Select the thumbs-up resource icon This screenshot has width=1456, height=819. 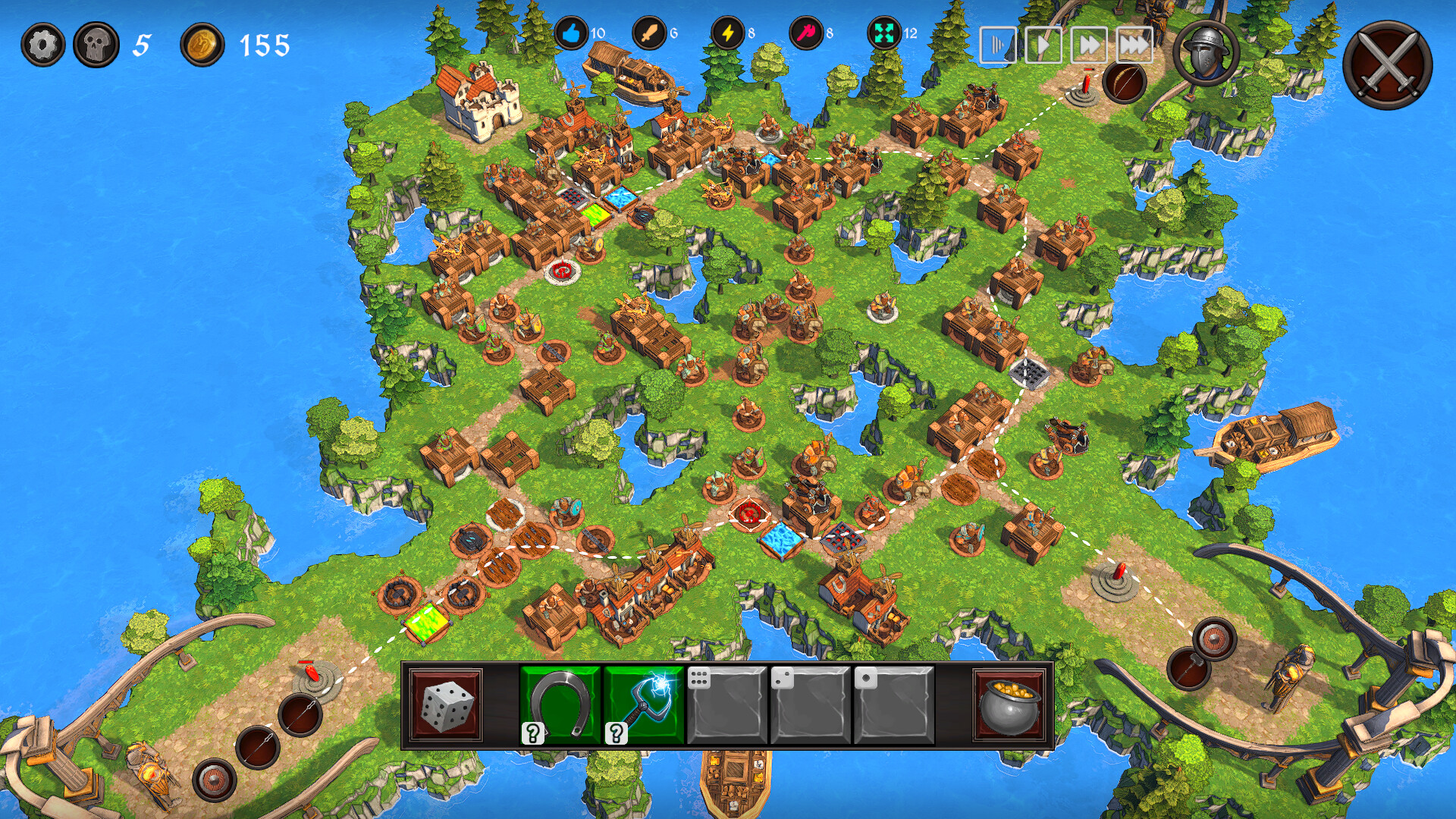point(570,33)
